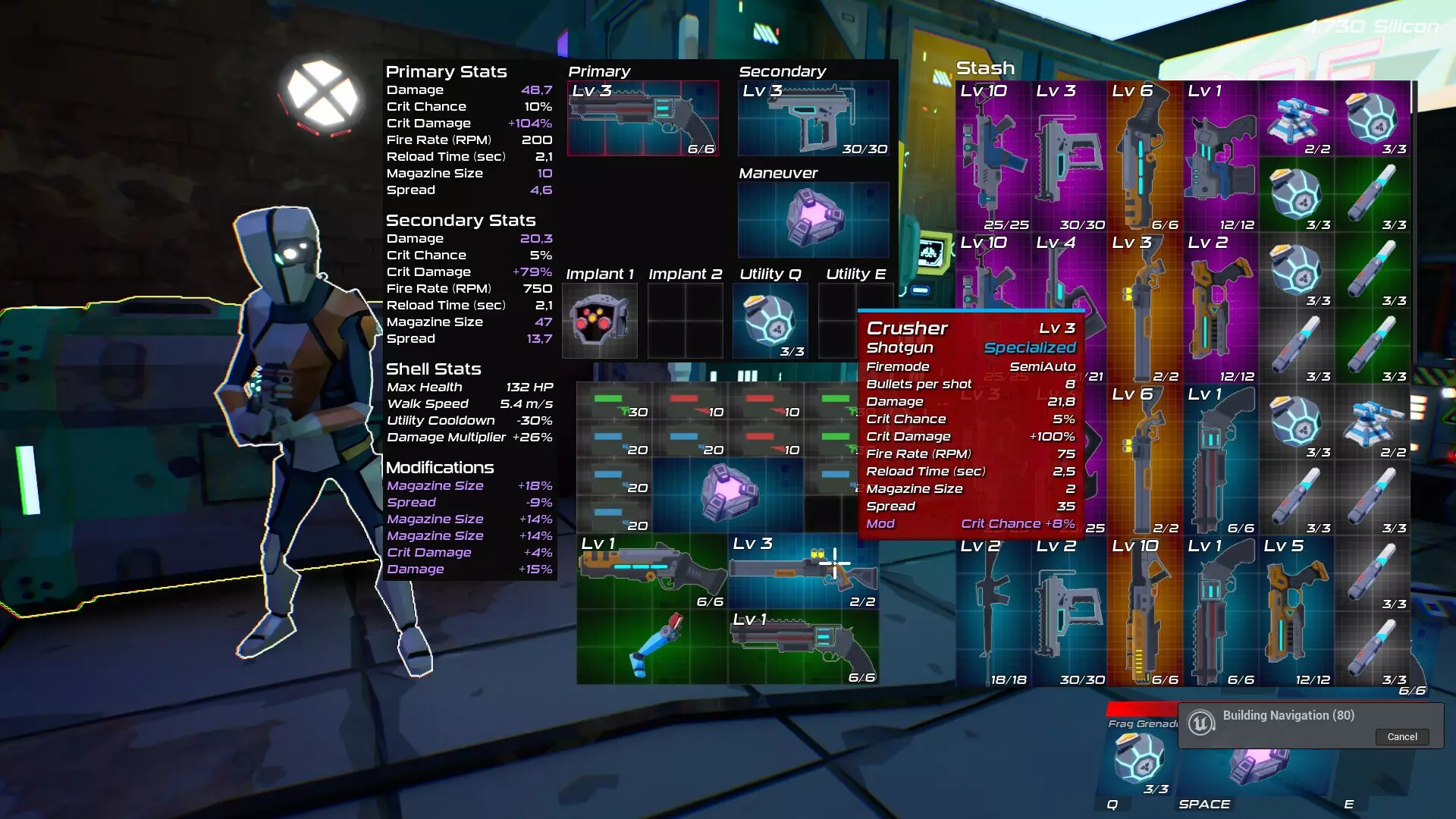
Task: Pick the Lv 10 weapon with 6/6 ammo in stash
Action: pyautogui.click(x=1144, y=612)
